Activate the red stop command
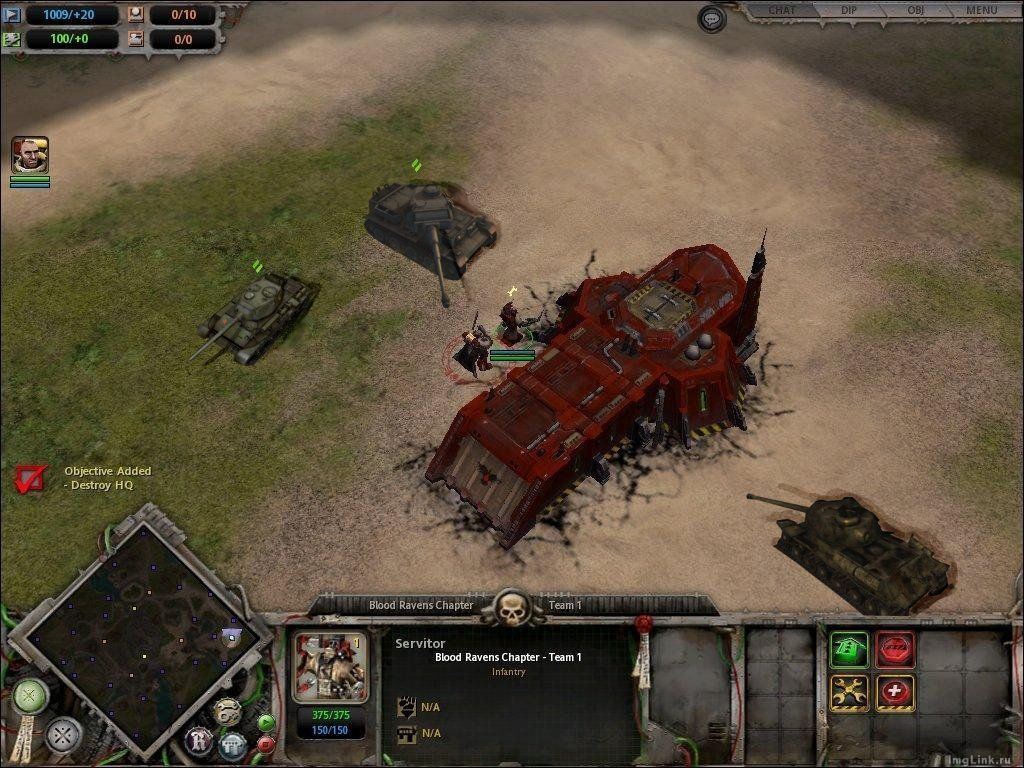The image size is (1024, 768). coord(895,649)
